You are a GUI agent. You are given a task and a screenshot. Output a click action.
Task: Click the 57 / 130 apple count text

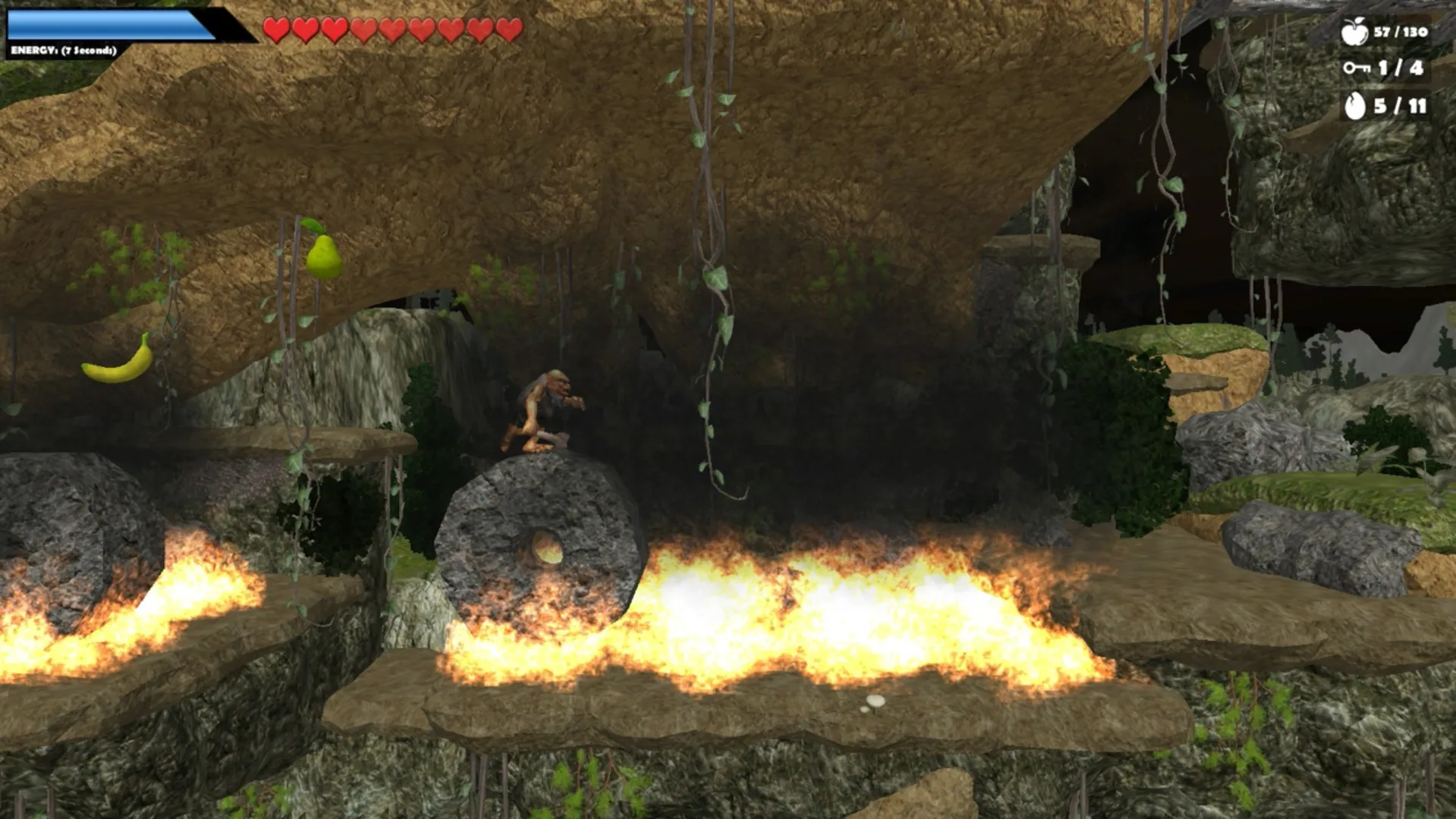1403,32
